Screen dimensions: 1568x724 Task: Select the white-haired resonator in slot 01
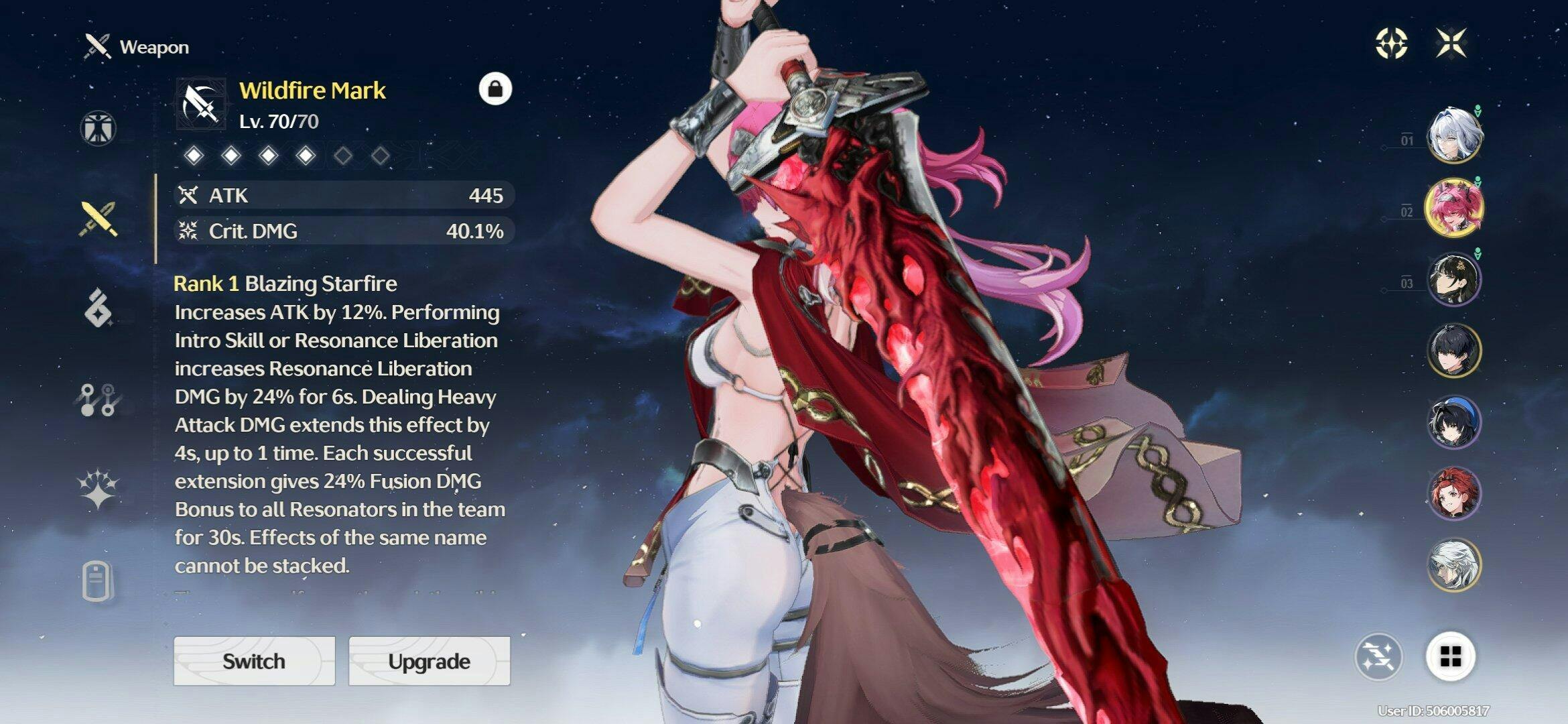coord(1453,135)
